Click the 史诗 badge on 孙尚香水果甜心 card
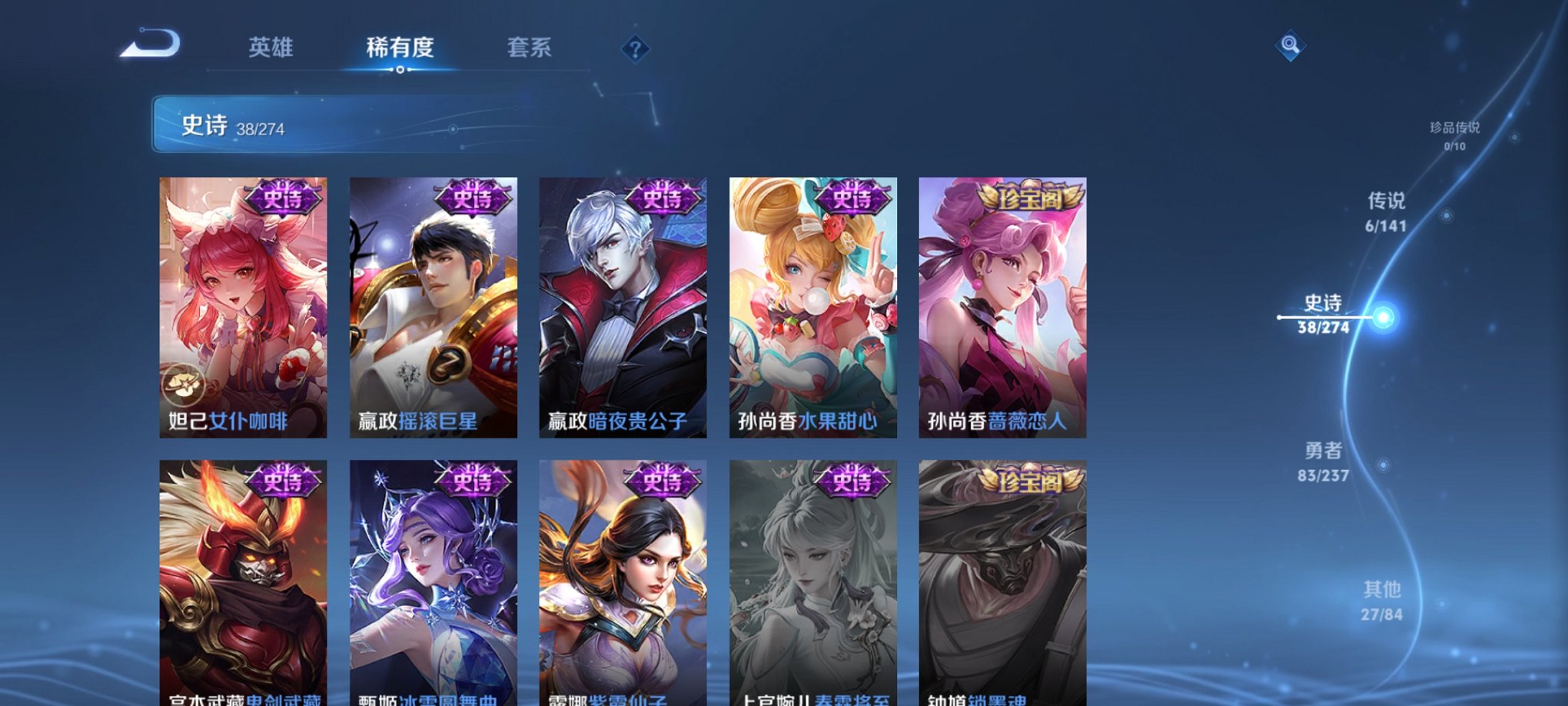The width and height of the screenshot is (1568, 706). pyautogui.click(x=850, y=198)
